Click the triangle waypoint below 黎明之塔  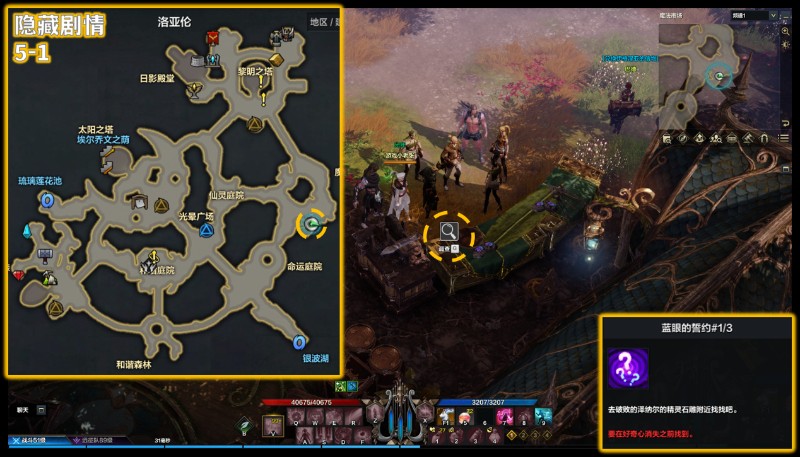pyautogui.click(x=254, y=124)
